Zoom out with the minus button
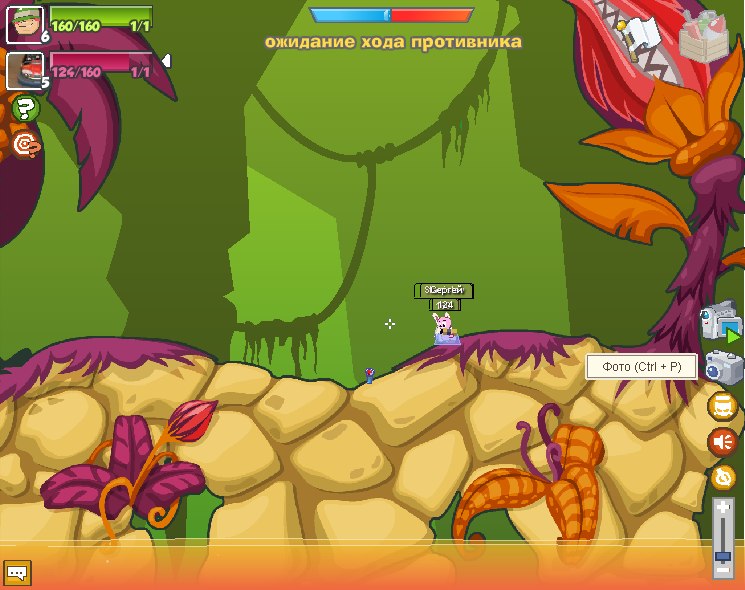This screenshot has height=590, width=745. (x=722, y=570)
